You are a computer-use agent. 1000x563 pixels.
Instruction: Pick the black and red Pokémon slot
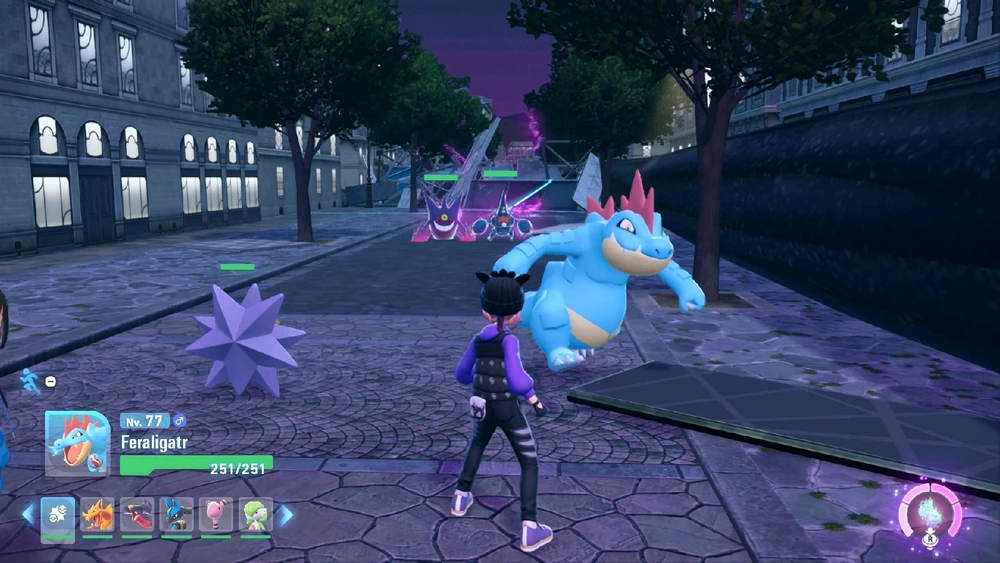[x=137, y=515]
